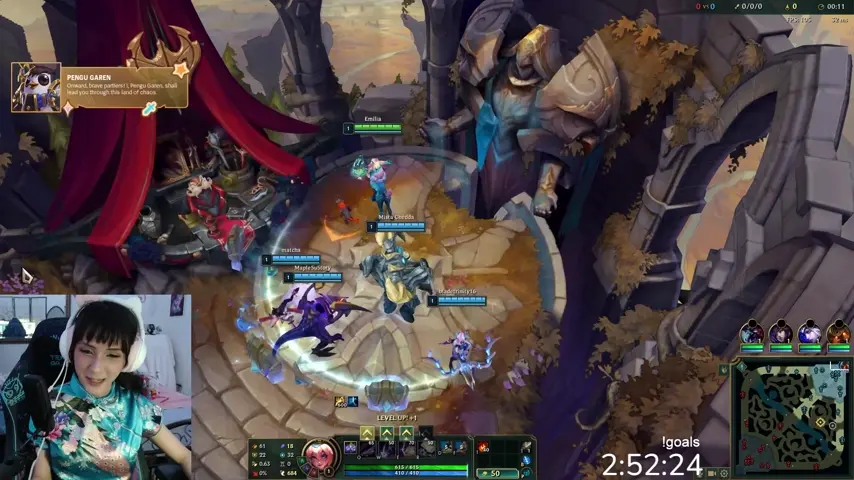
Task: Activate the R ultimate ability icon
Action: [425, 449]
